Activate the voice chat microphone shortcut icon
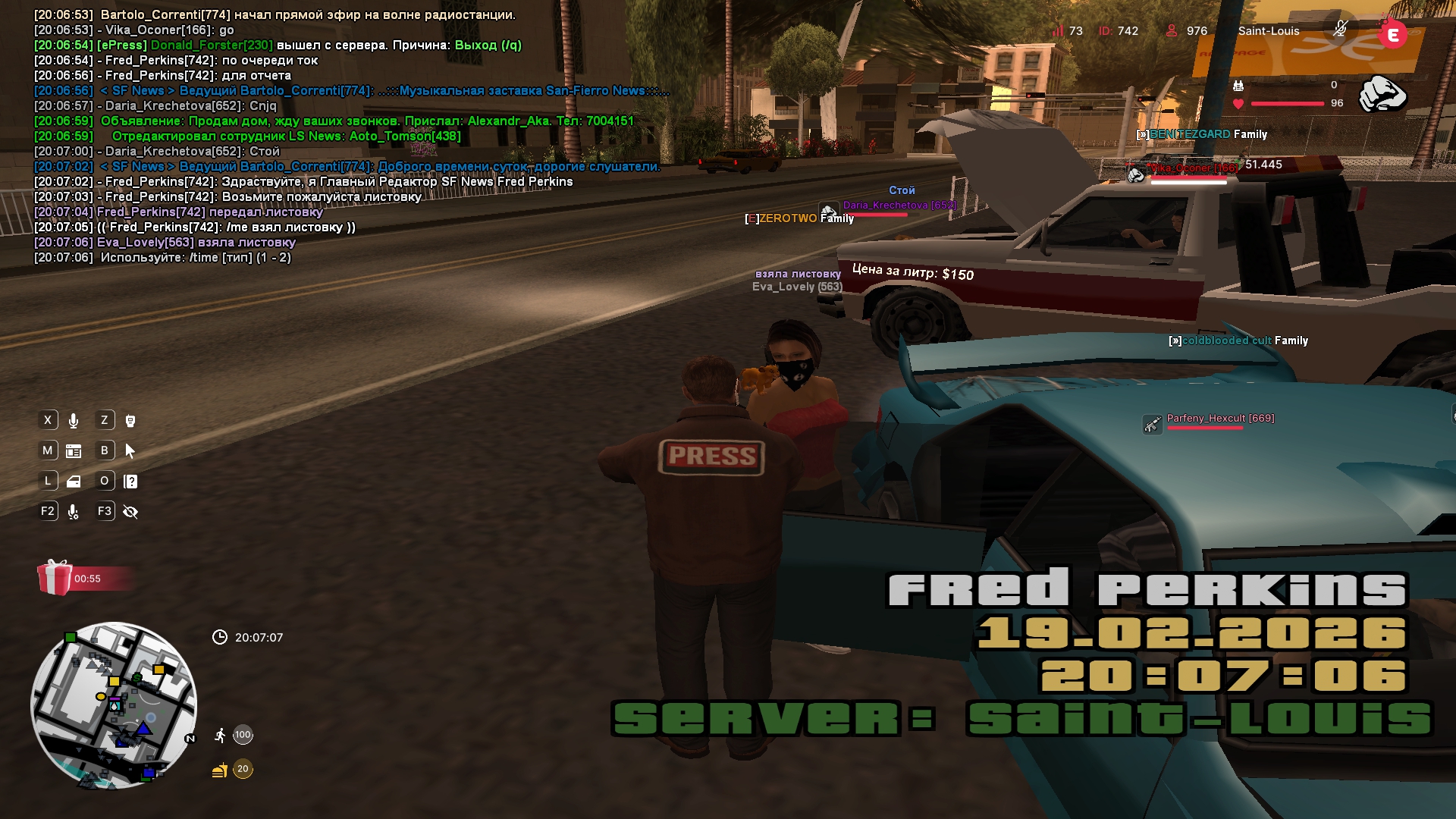The height and width of the screenshot is (819, 1456). point(74,421)
